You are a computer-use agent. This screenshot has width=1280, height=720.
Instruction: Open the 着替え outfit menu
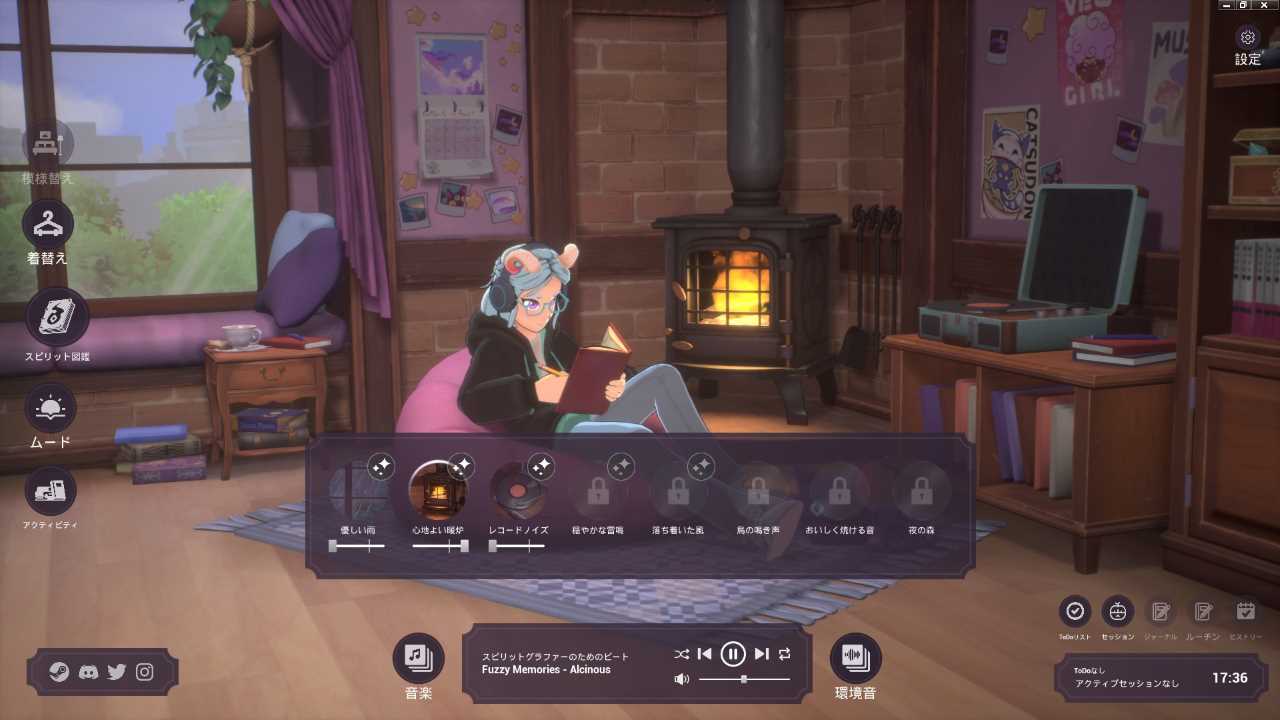pyautogui.click(x=48, y=225)
